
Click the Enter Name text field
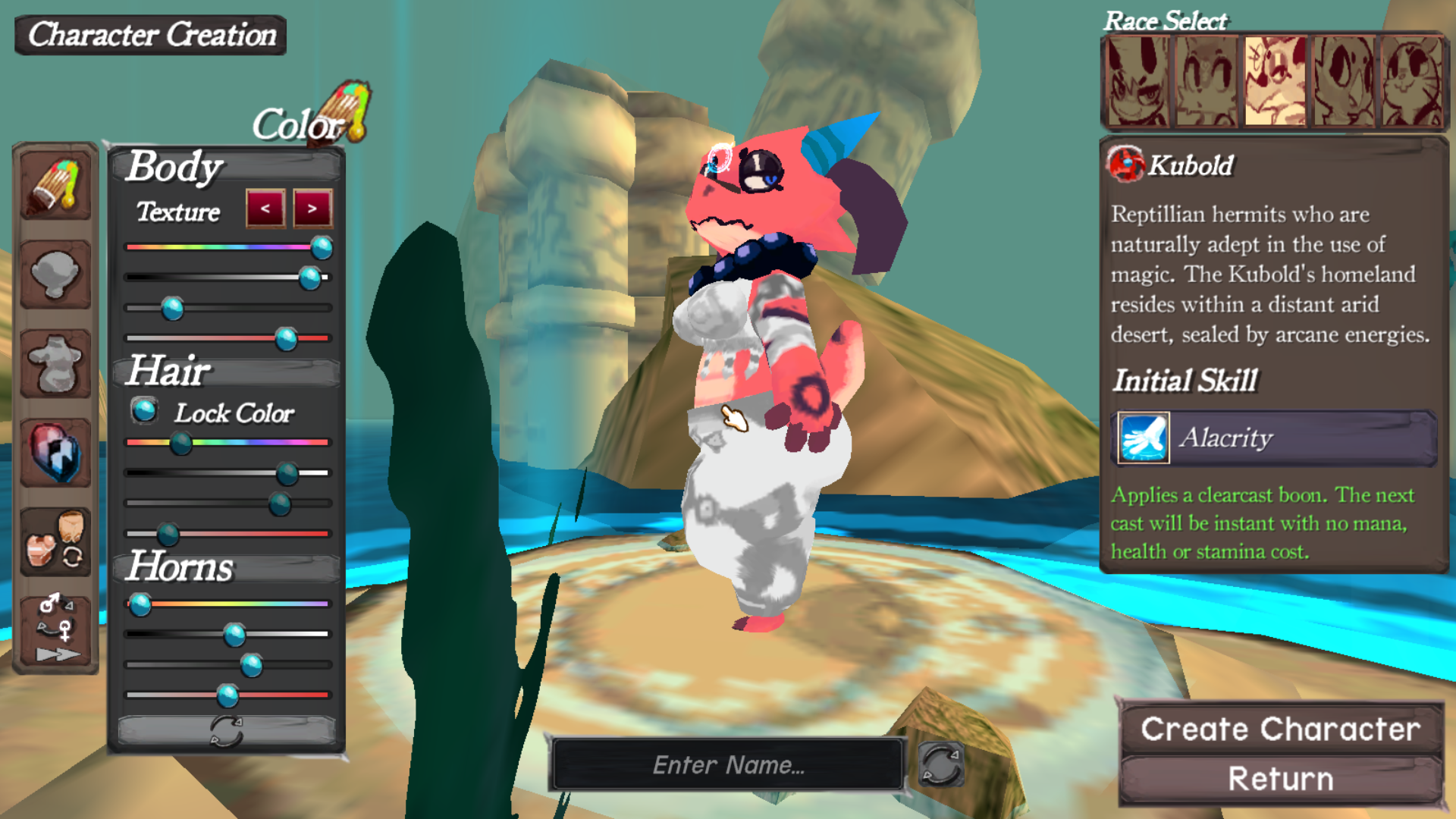[x=728, y=764]
